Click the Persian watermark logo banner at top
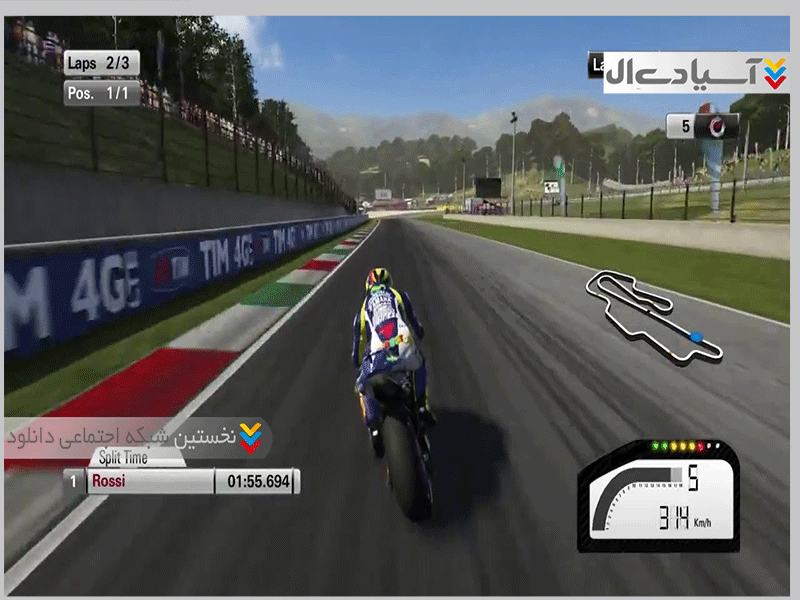Viewport: 800px width, 600px height. [x=695, y=72]
